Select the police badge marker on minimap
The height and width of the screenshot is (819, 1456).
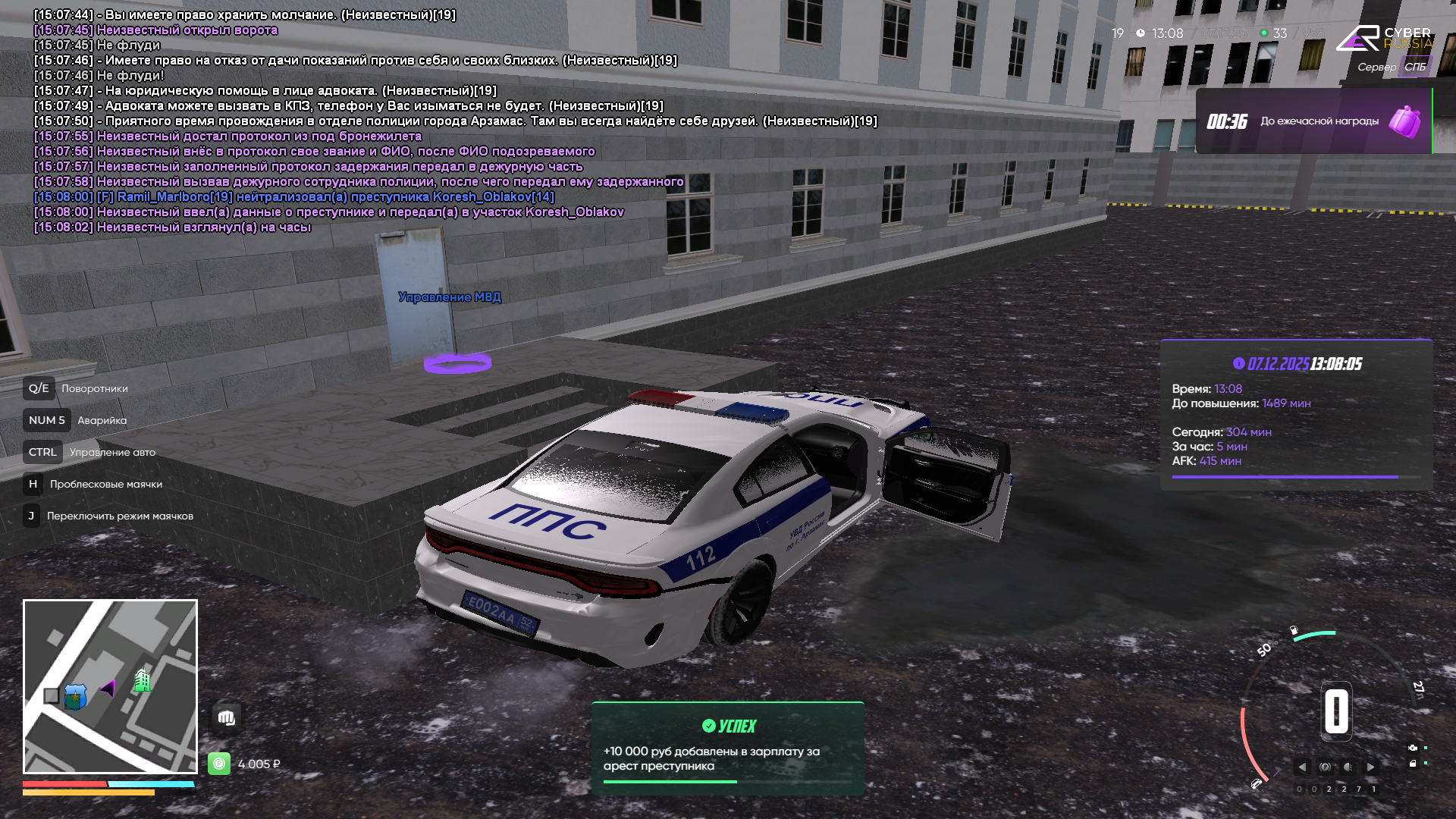(x=75, y=696)
